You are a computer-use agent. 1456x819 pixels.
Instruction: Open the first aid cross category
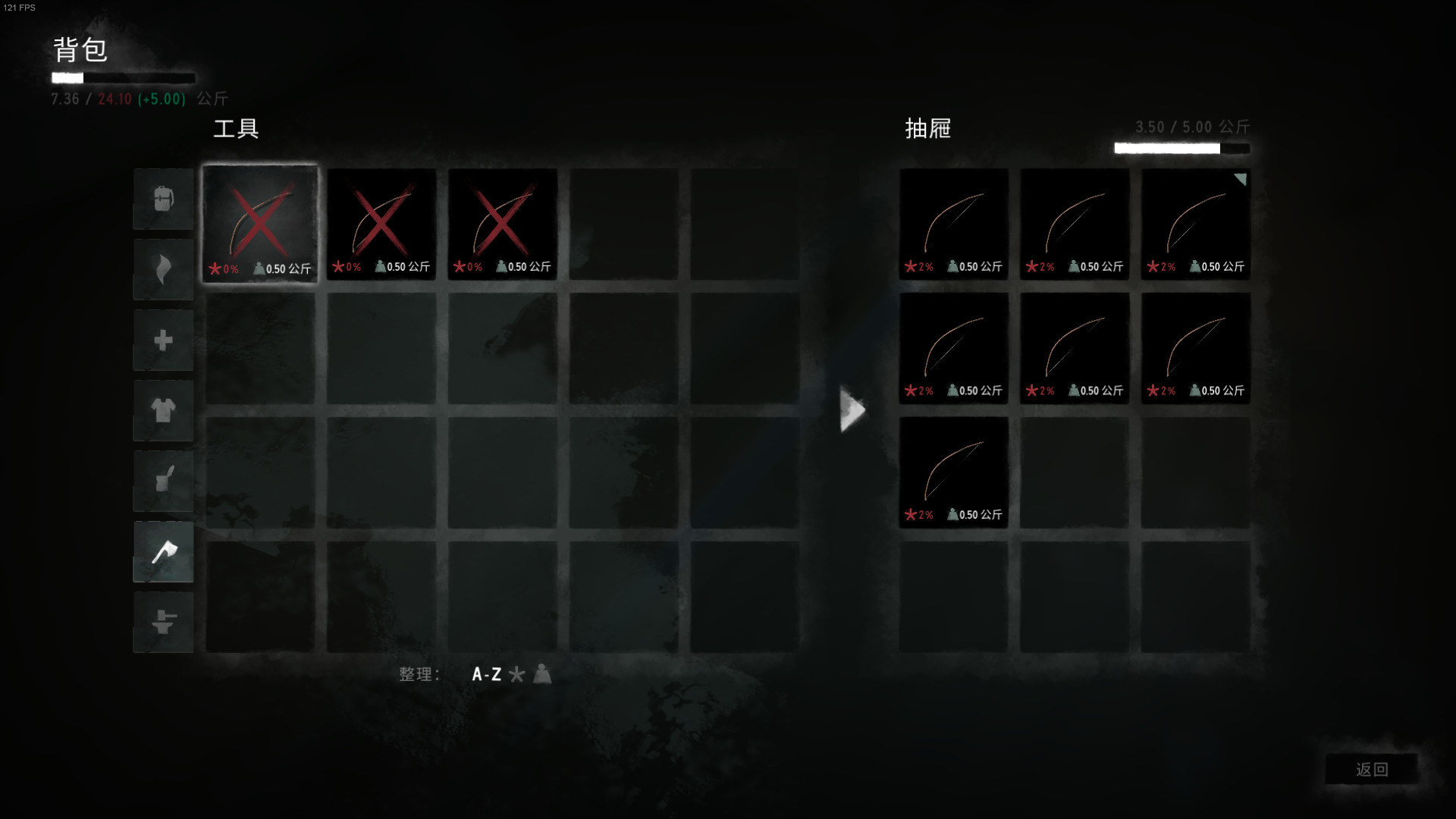[x=162, y=340]
